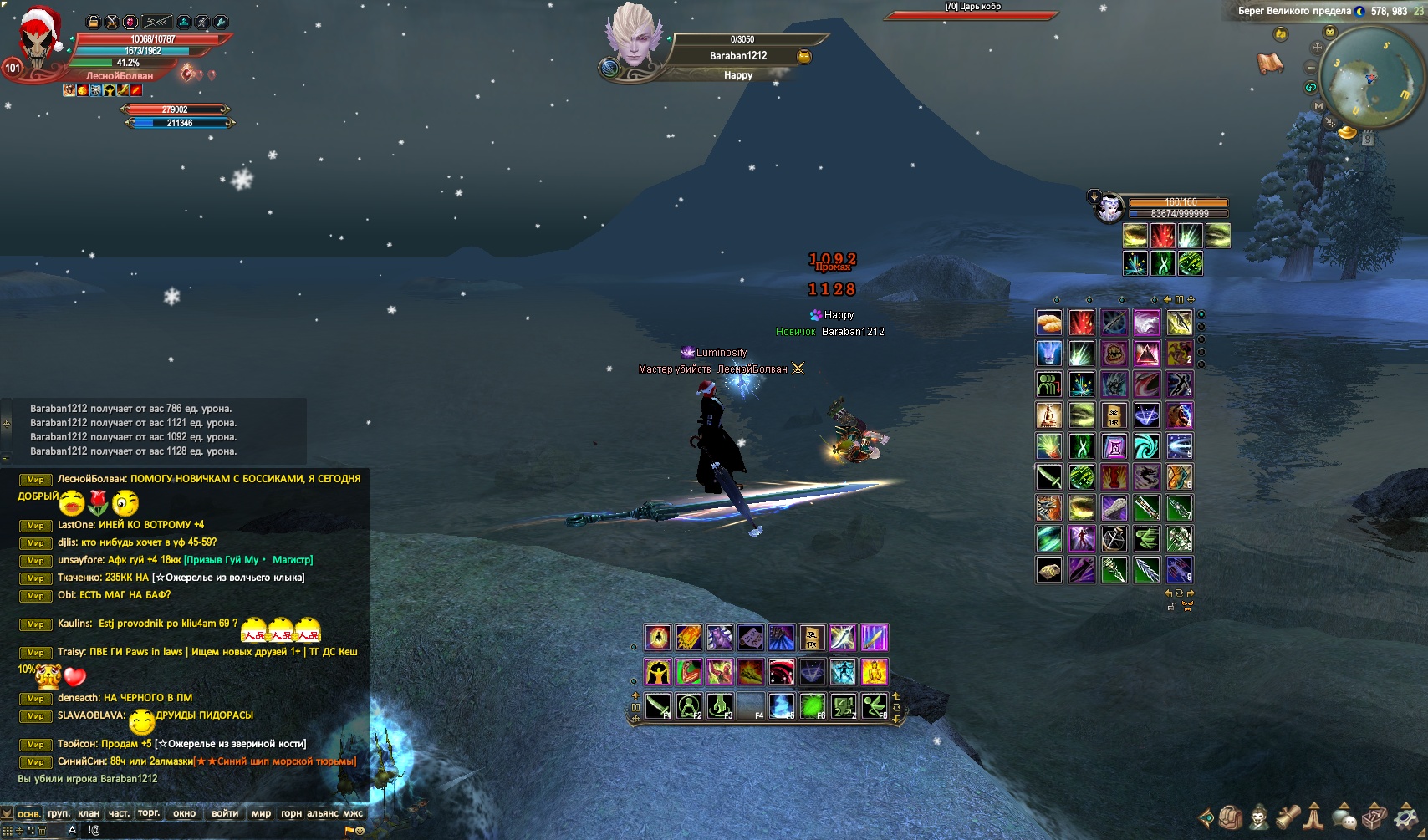
Task: Switch to the 'клан' chat tab
Action: pyautogui.click(x=89, y=813)
